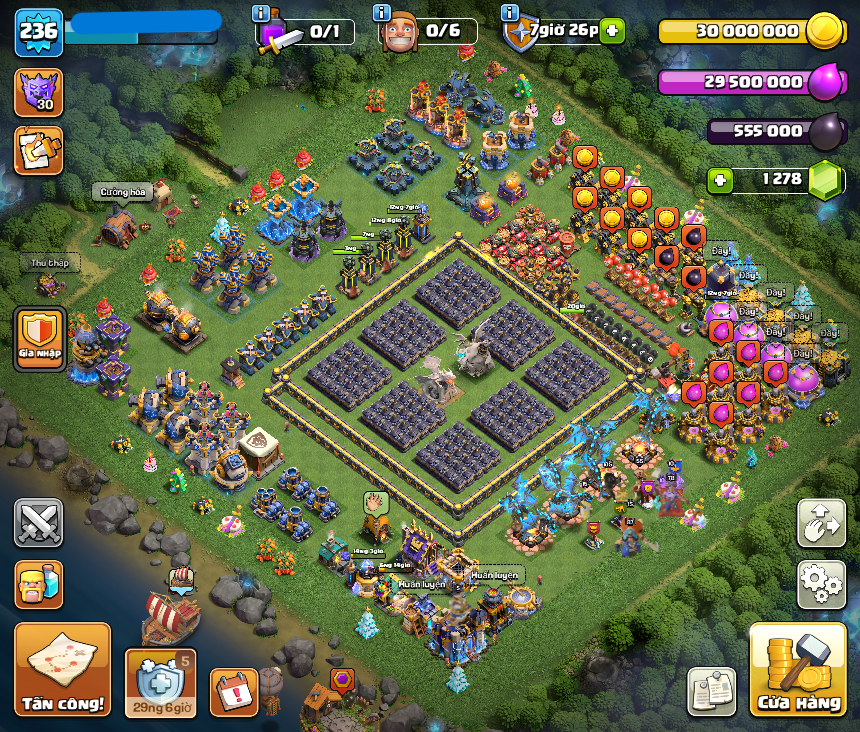Open the pinned notes news button
The width and height of the screenshot is (860, 732).
pos(711,691)
